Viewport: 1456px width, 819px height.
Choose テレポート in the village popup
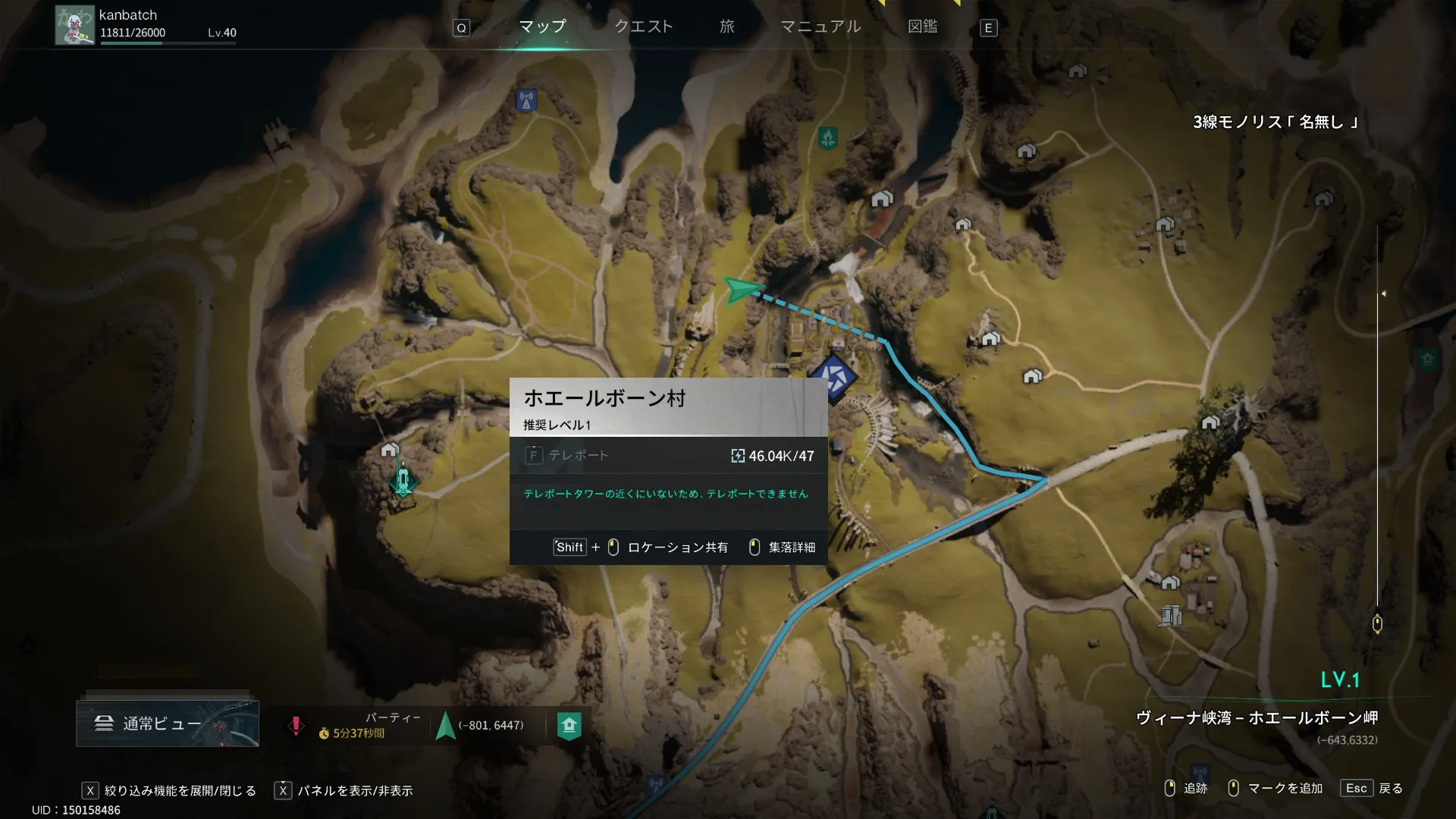coord(578,455)
